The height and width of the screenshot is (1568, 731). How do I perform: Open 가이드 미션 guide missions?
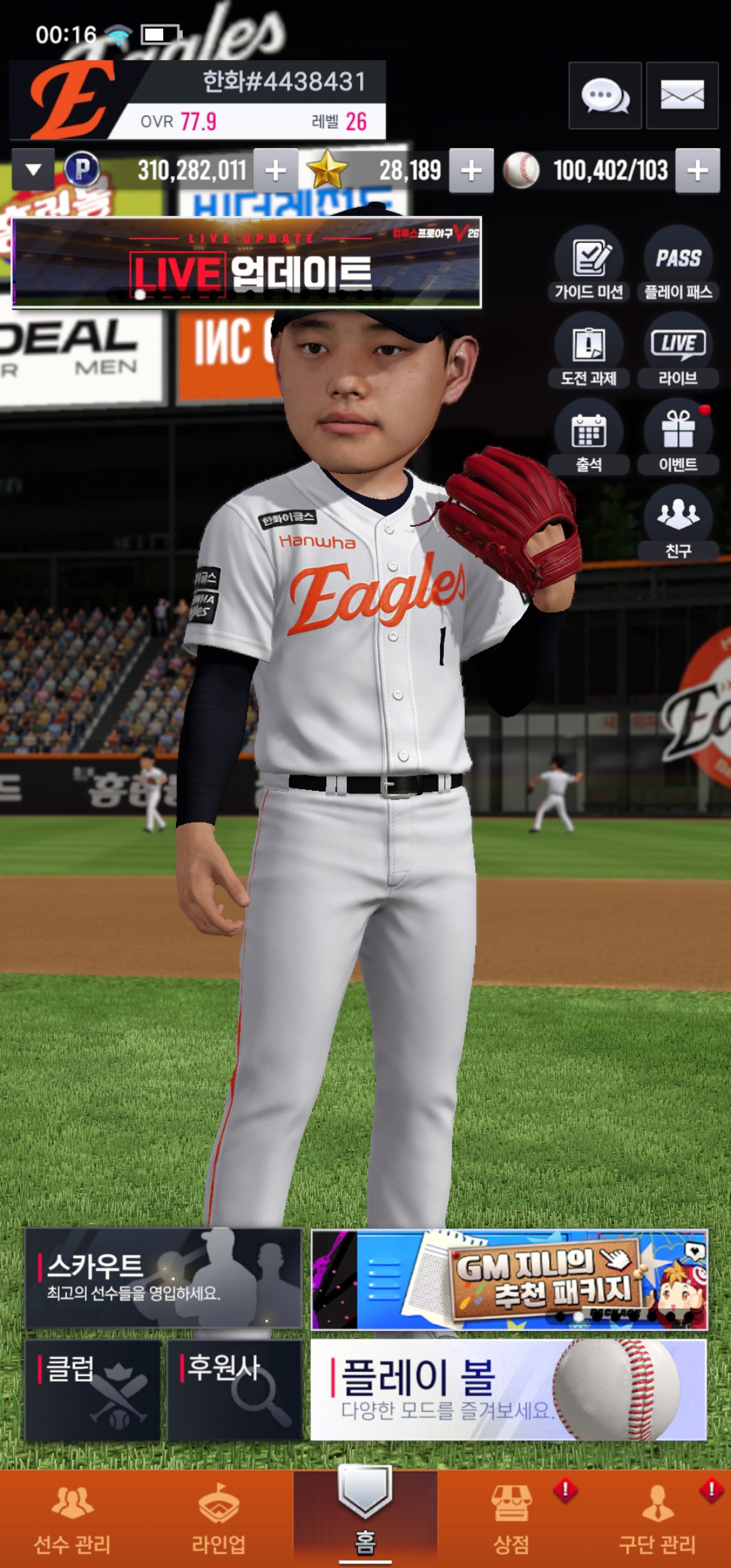pyautogui.click(x=589, y=264)
